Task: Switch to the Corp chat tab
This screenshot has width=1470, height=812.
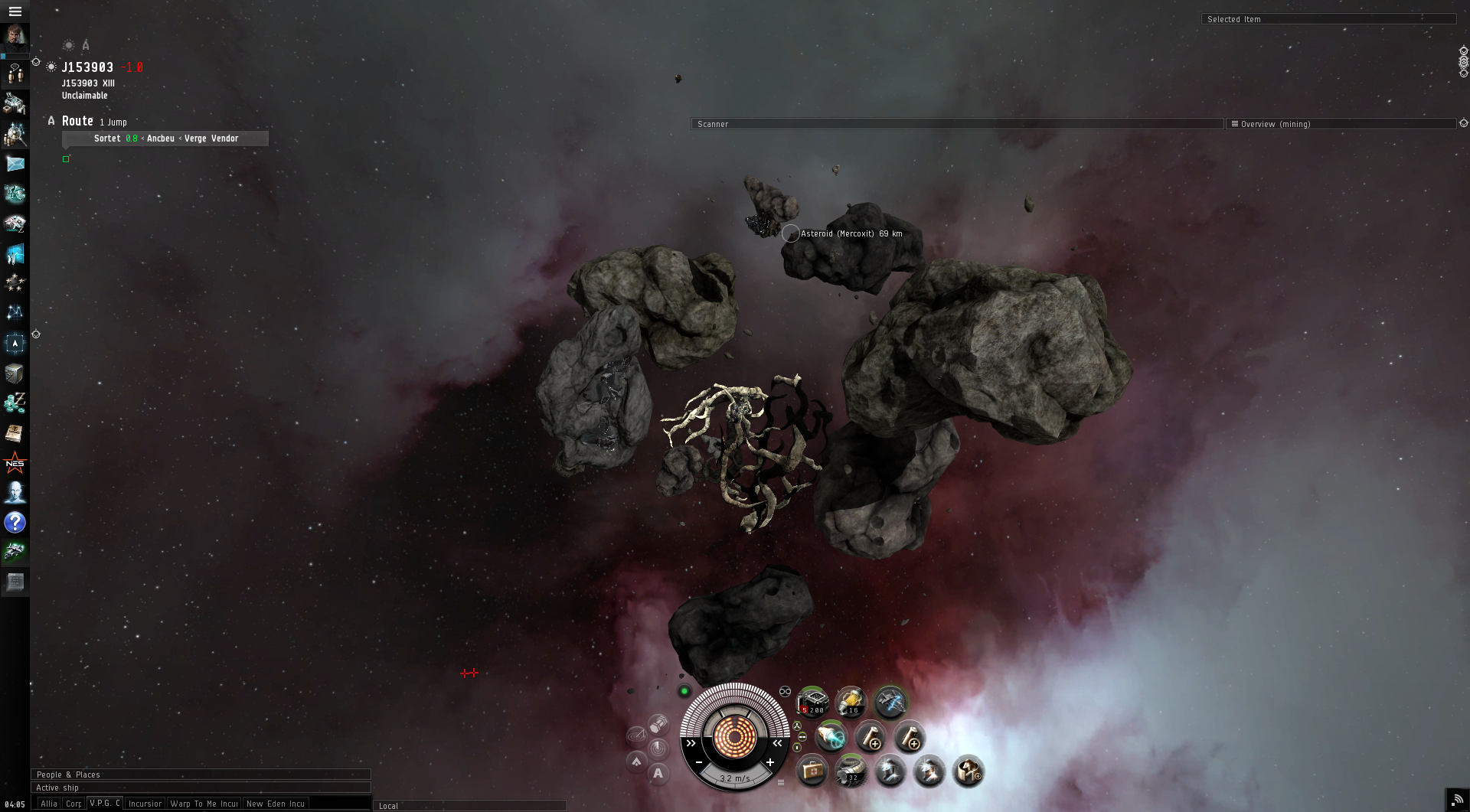Action: (73, 804)
